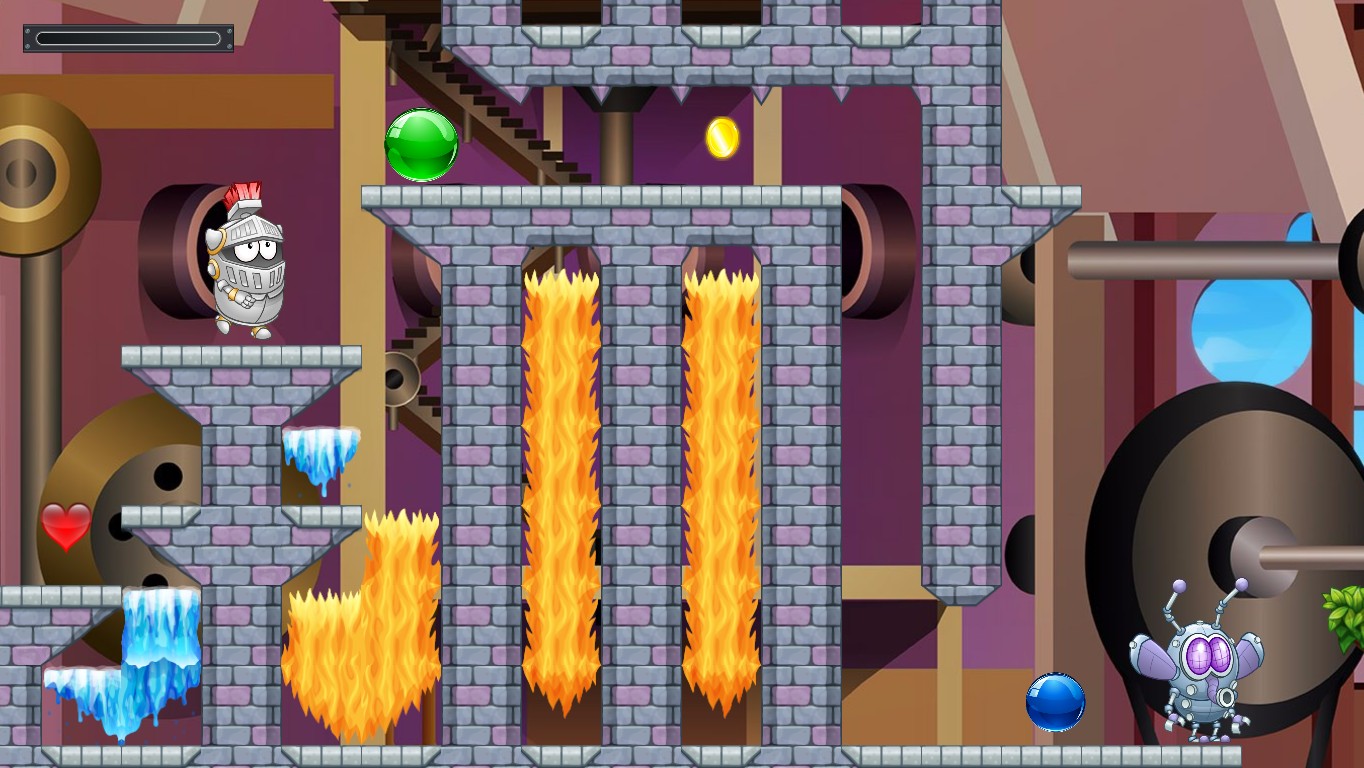Select the blue ball near the robot

pyautogui.click(x=1056, y=702)
